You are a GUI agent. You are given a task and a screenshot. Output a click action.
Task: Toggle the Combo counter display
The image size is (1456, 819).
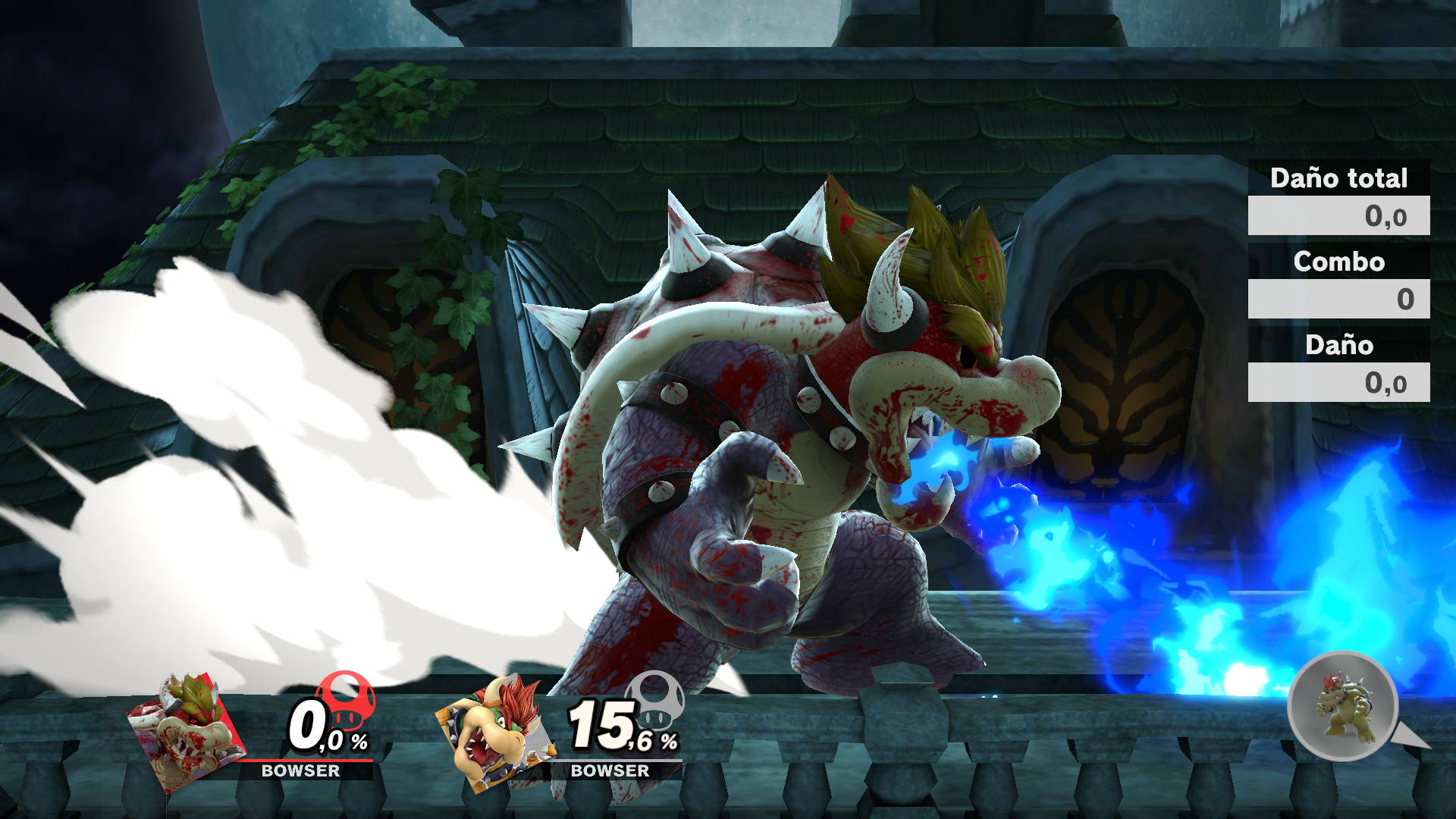click(1339, 263)
